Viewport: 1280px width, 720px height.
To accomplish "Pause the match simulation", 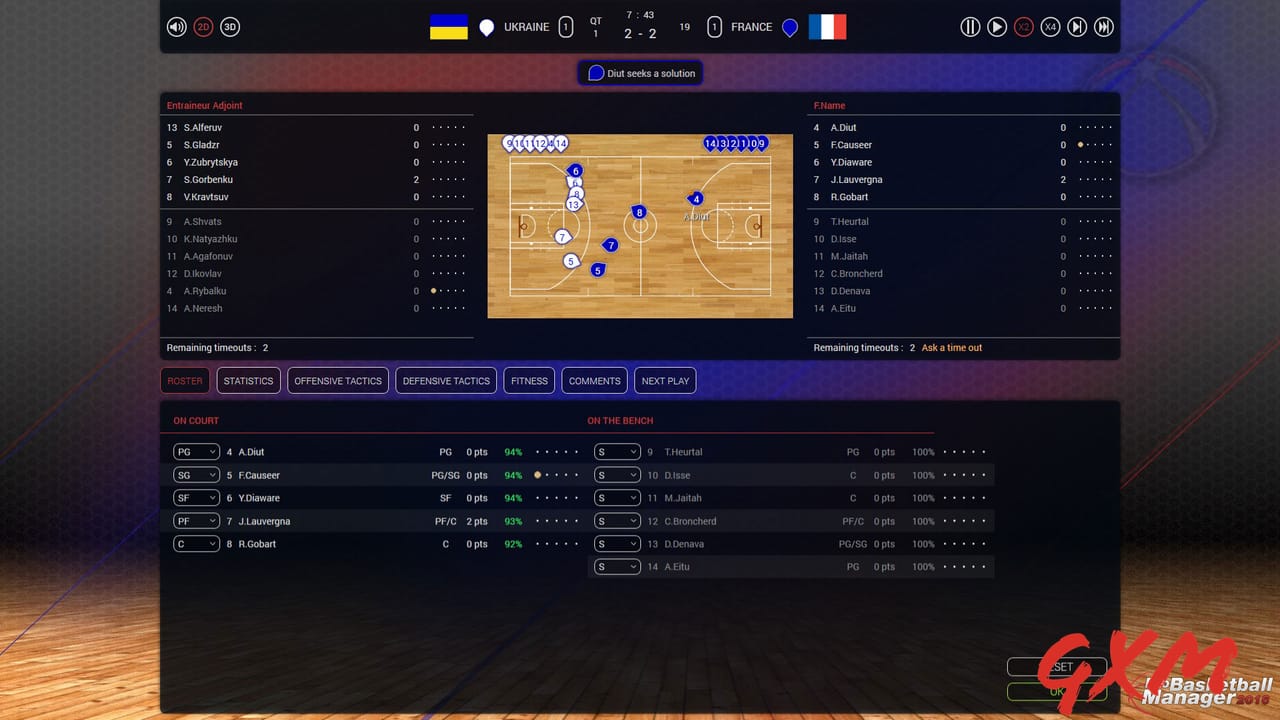I will click(970, 27).
